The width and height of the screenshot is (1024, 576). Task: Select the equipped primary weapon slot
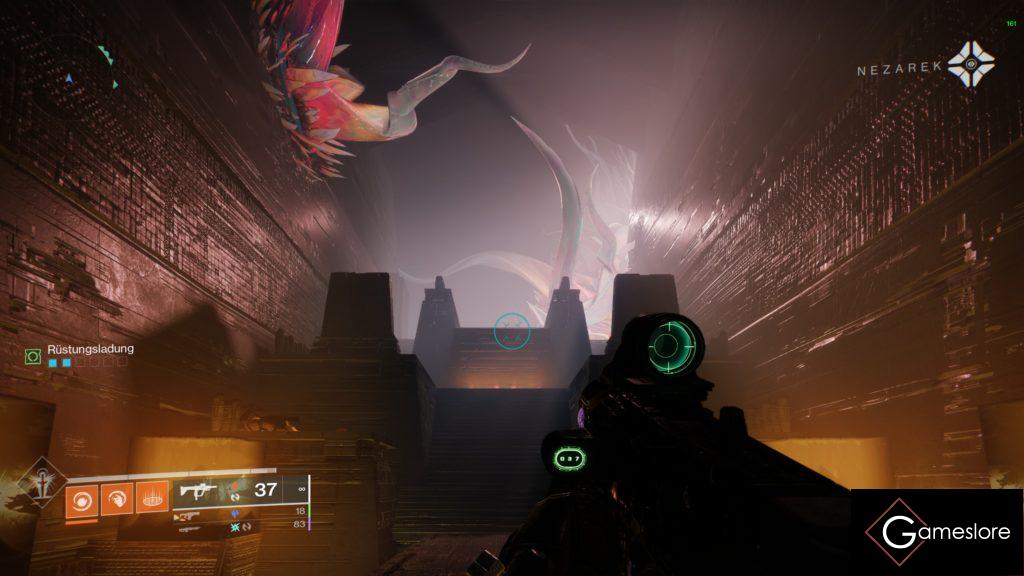tap(197, 491)
